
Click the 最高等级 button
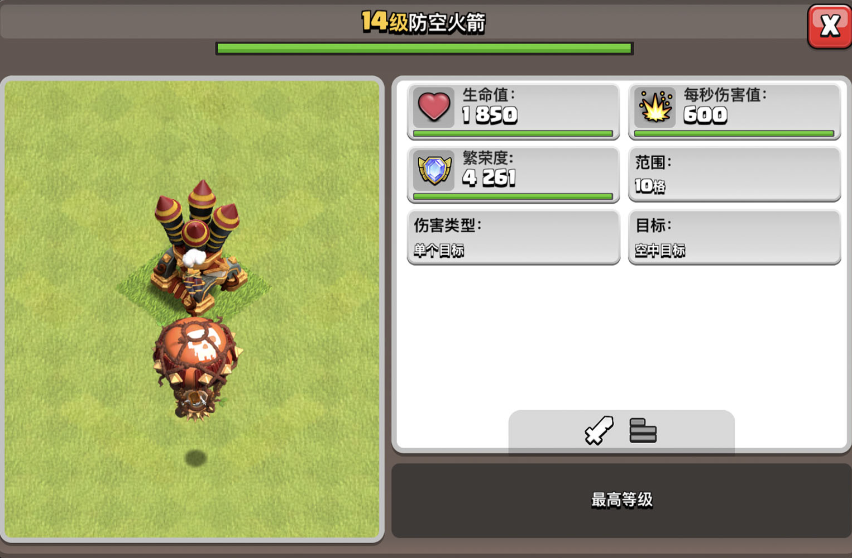coord(621,500)
